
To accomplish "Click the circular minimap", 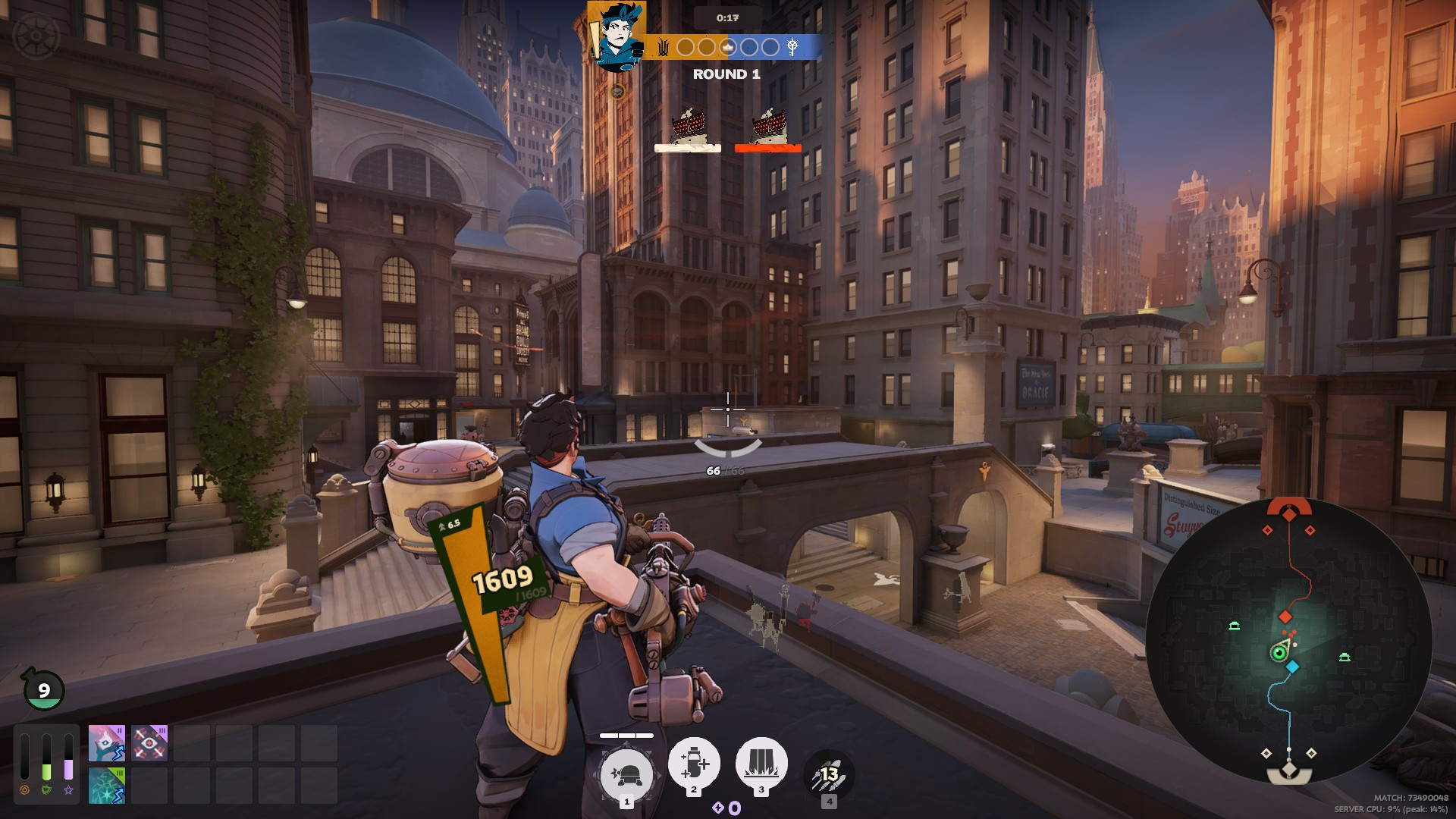I will click(x=1288, y=641).
